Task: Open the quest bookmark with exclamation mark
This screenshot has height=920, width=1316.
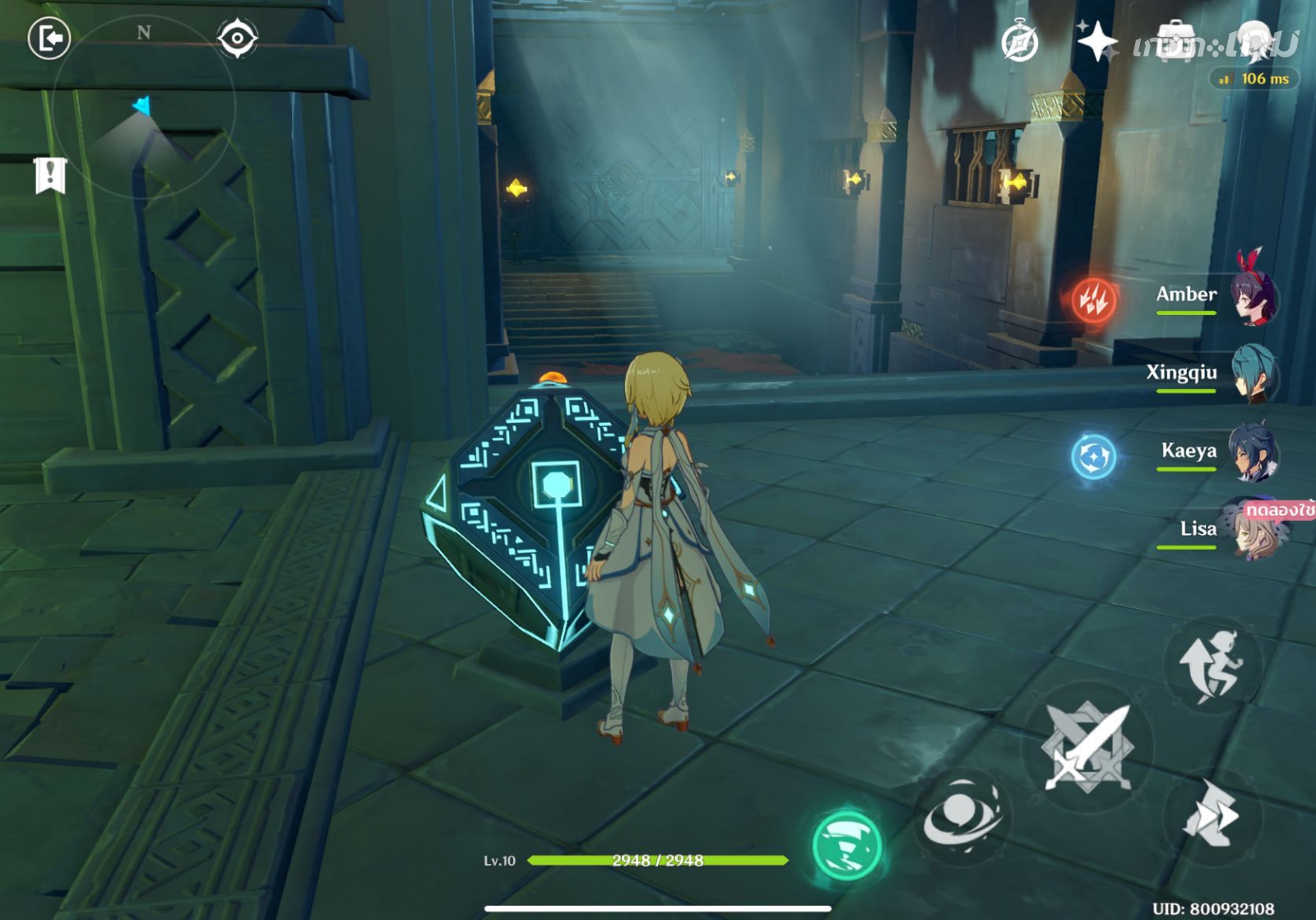Action: point(50,174)
